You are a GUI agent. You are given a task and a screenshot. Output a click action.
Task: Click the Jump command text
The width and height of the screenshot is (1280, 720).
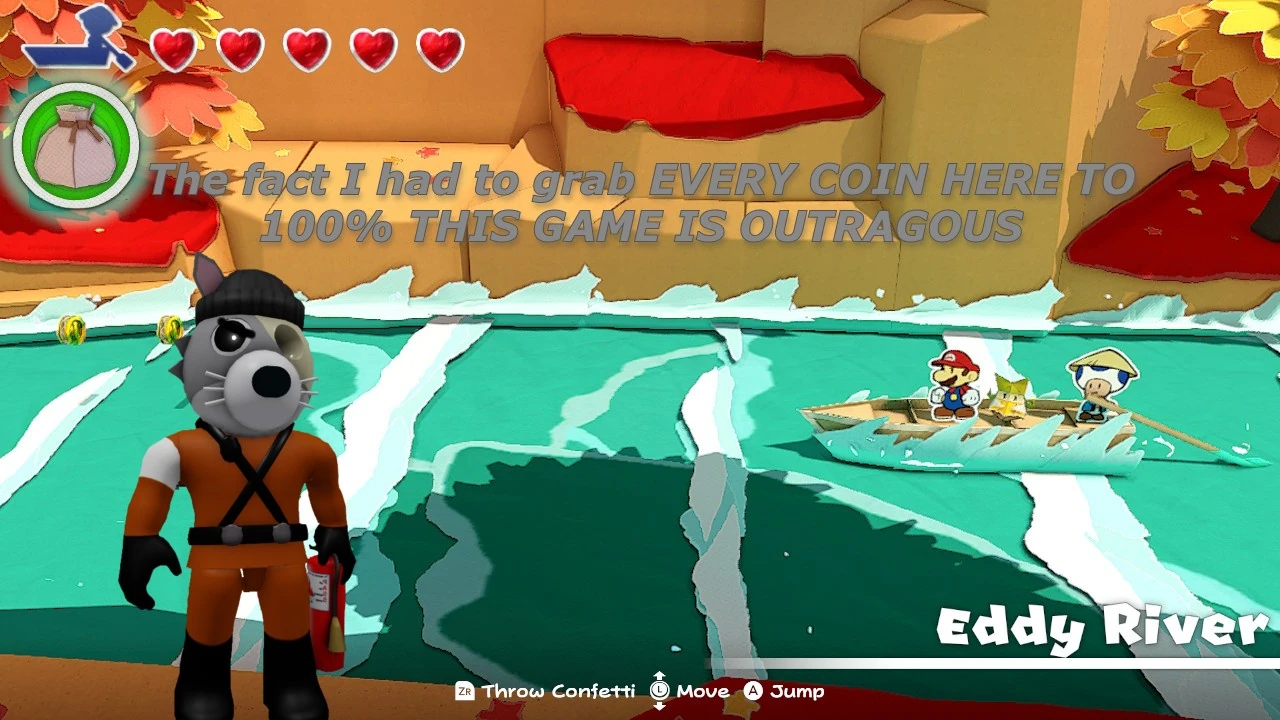798,691
